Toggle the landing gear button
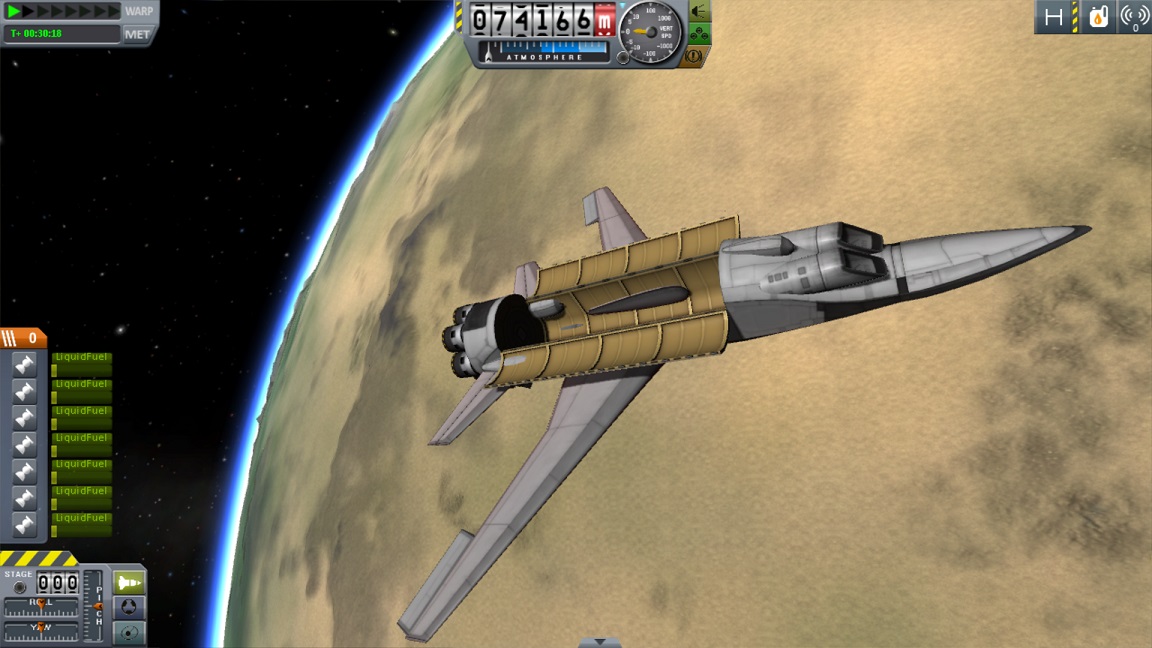Viewport: 1152px width, 648px height. [x=699, y=35]
